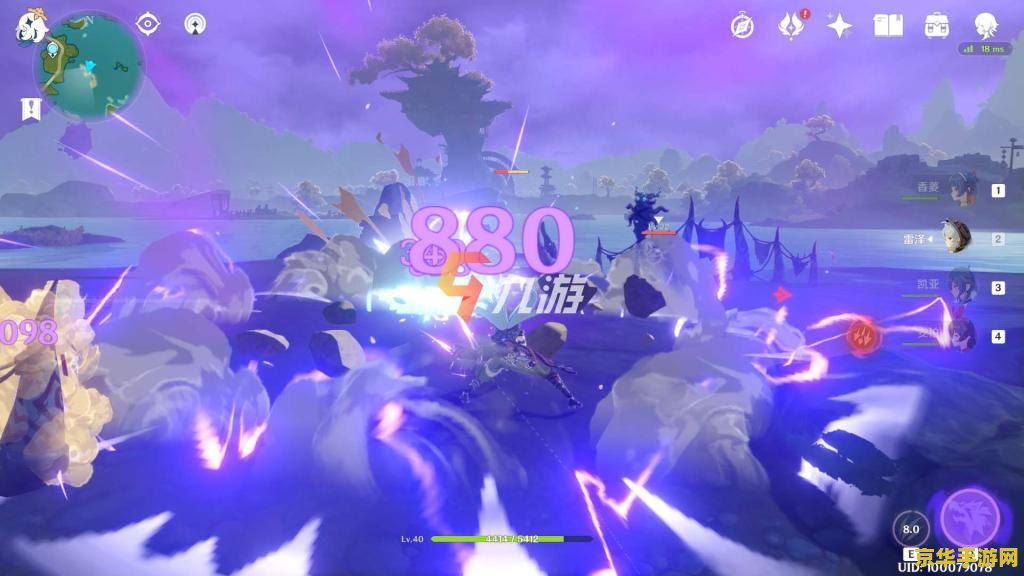Switch to party member 凯亚
Image resolution: width=1024 pixels, height=576 pixels.
pyautogui.click(x=961, y=287)
